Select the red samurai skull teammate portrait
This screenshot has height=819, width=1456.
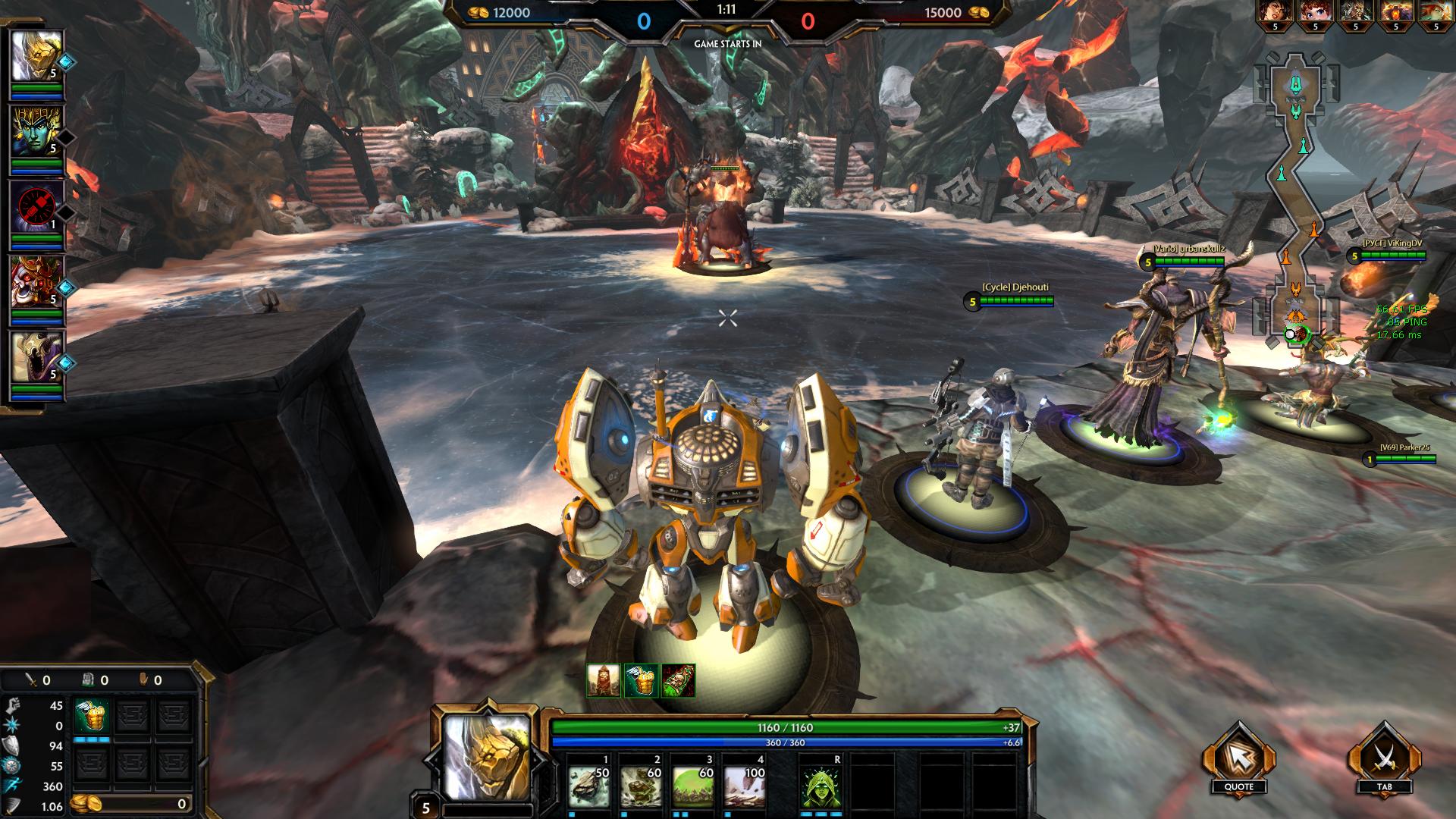pos(36,282)
